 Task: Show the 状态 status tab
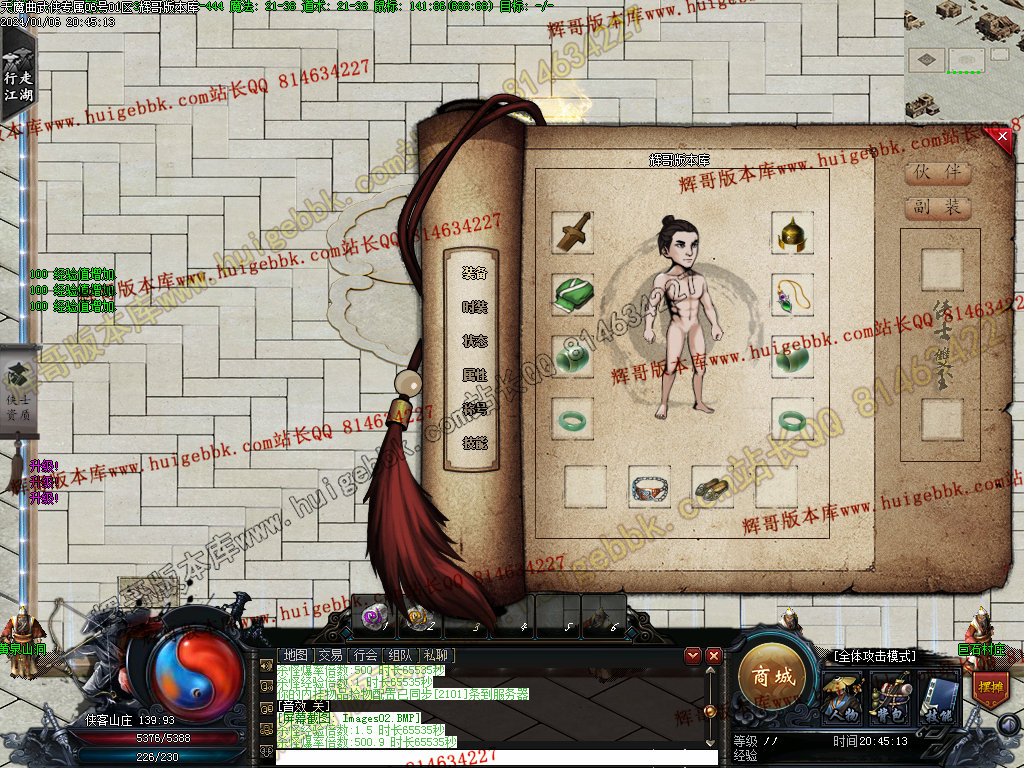coord(475,341)
